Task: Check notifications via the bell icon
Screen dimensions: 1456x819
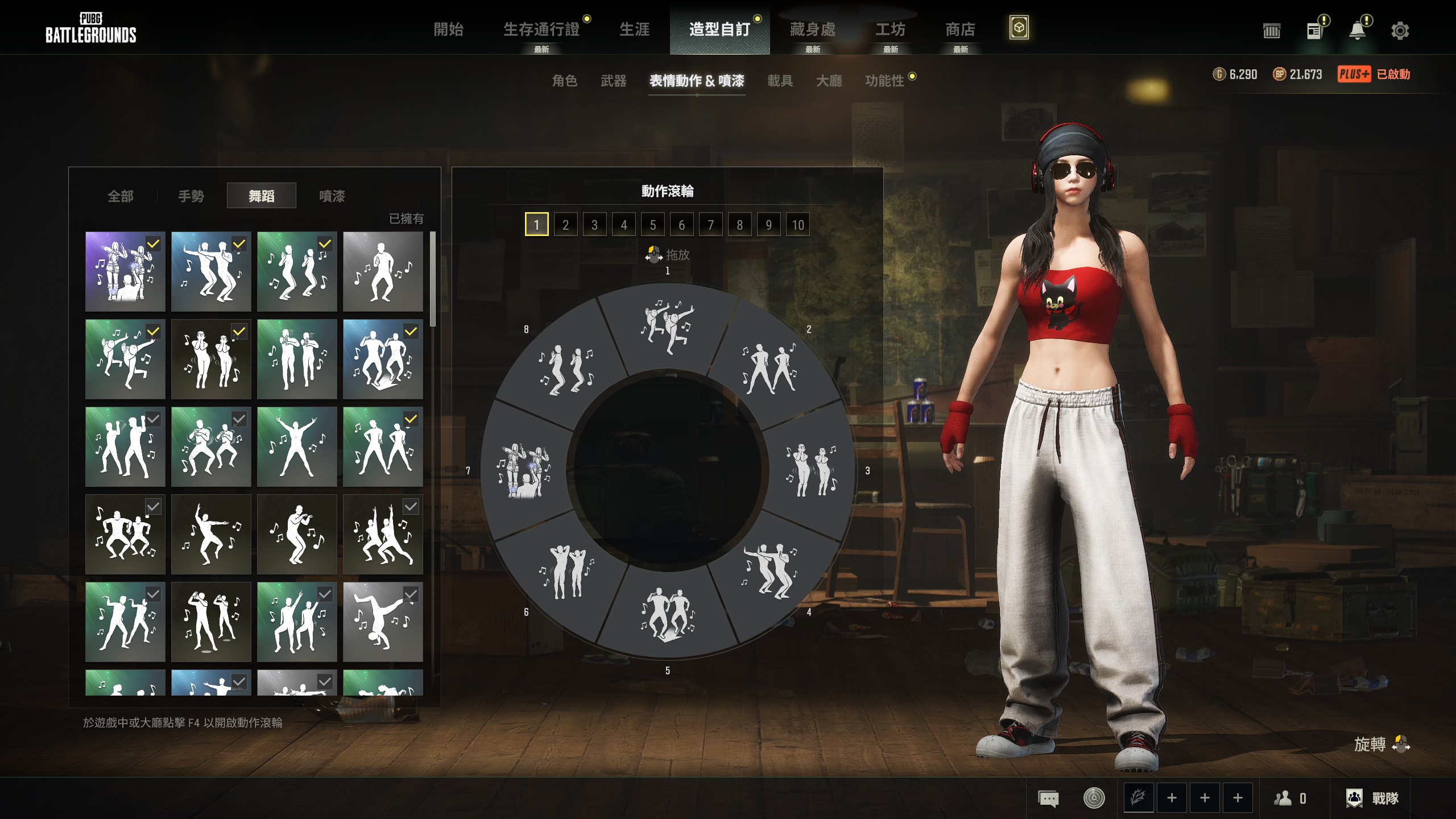Action: coord(1357,31)
